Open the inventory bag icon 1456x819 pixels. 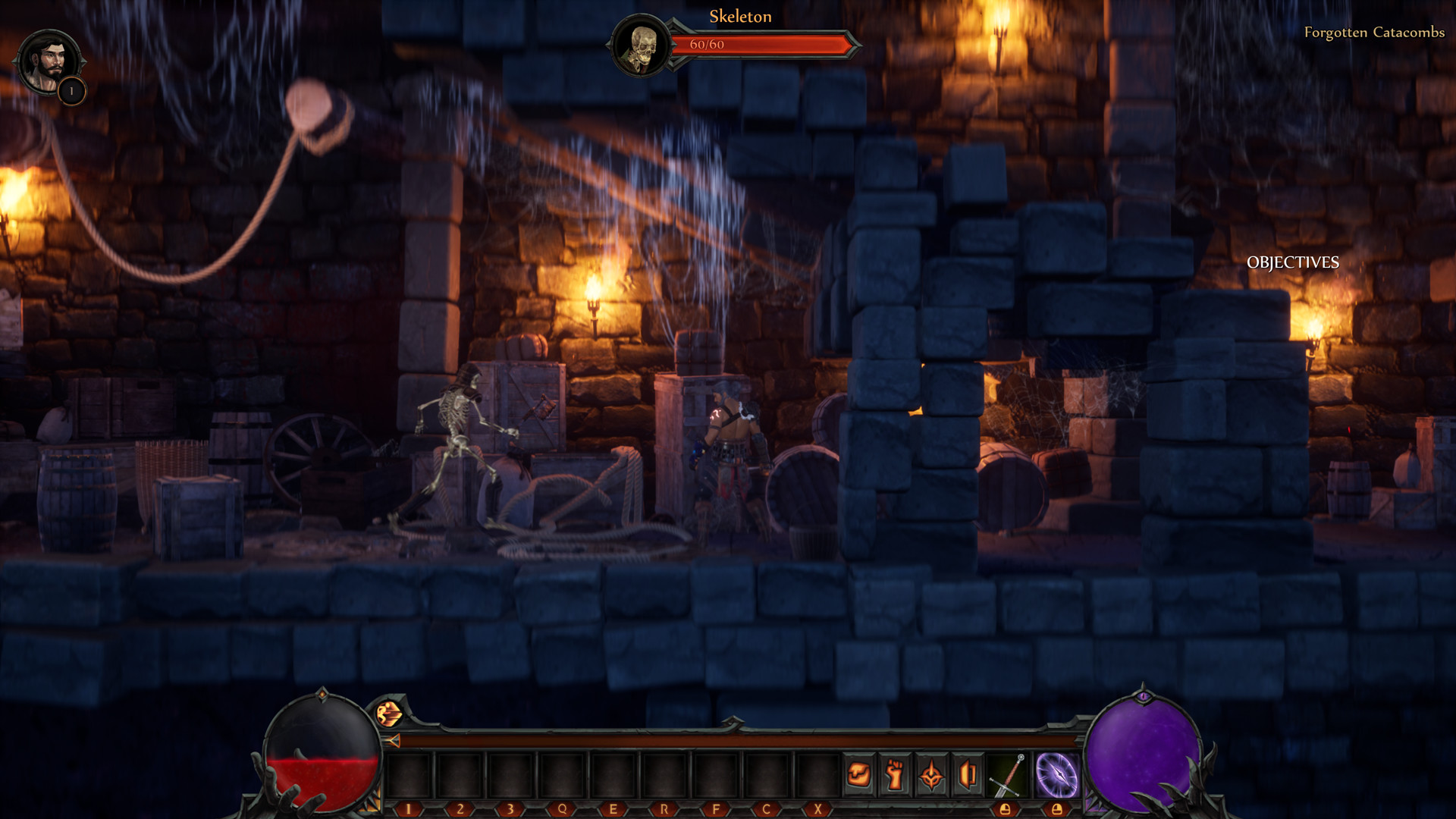(x=859, y=775)
